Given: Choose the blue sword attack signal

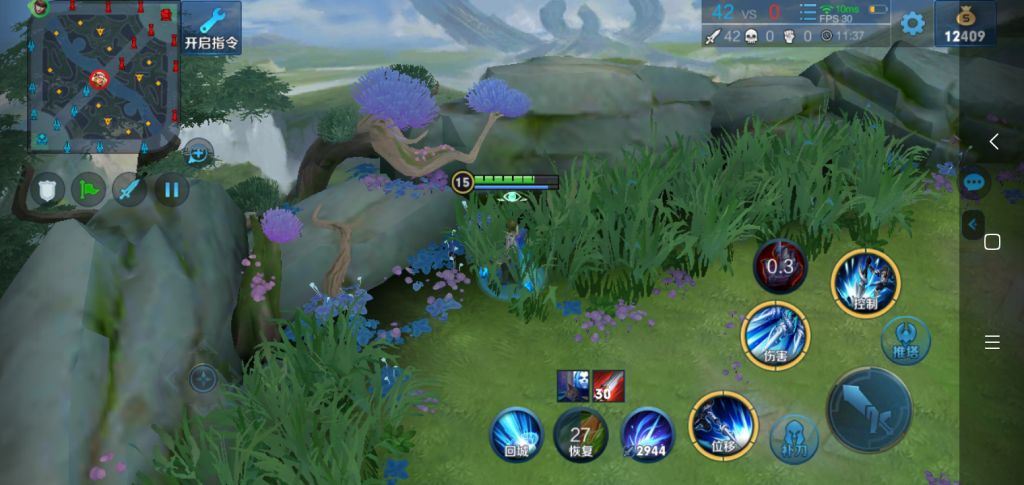Looking at the screenshot, I should click(x=129, y=188).
